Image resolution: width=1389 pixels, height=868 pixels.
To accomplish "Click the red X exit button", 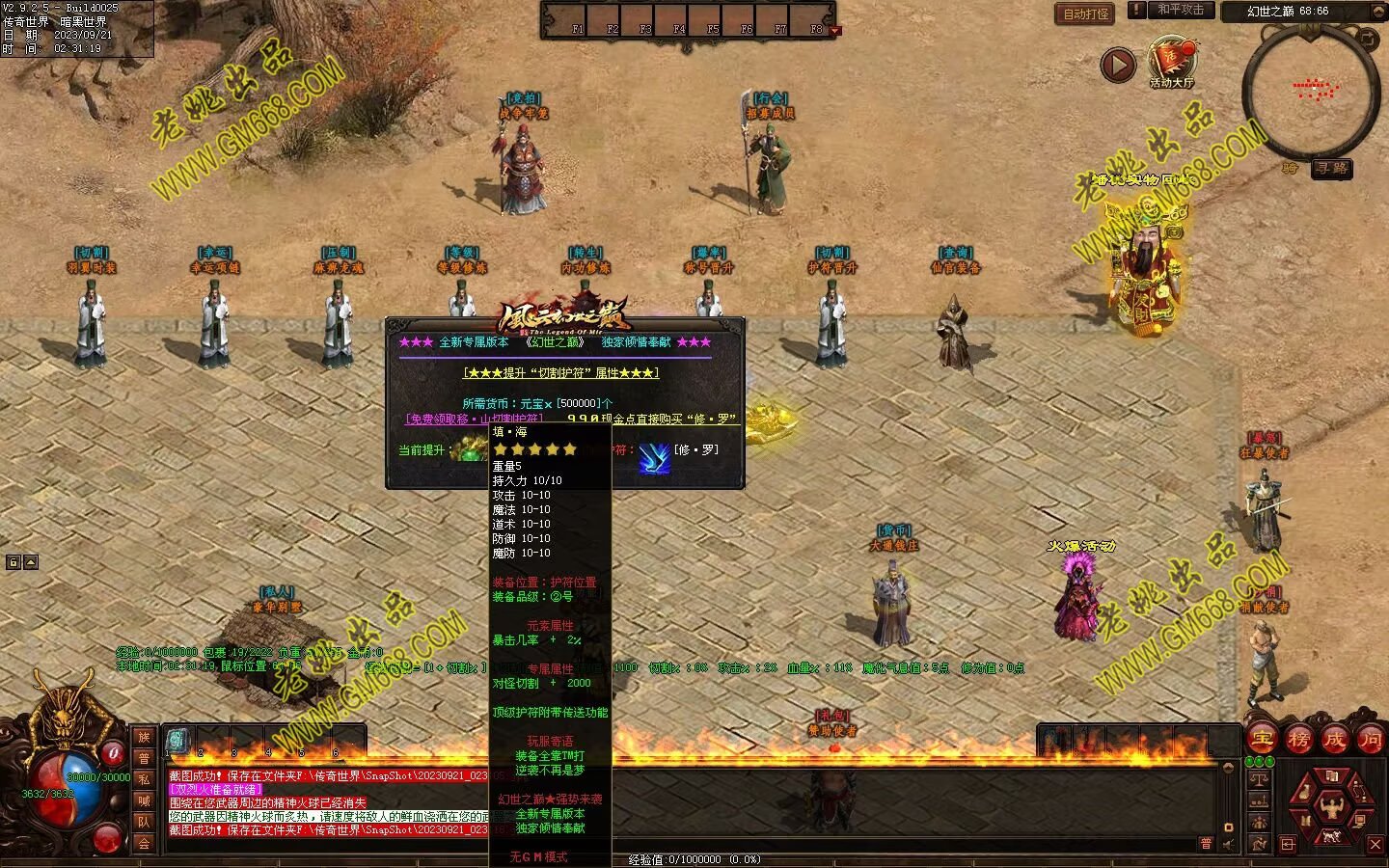I will (1375, 845).
